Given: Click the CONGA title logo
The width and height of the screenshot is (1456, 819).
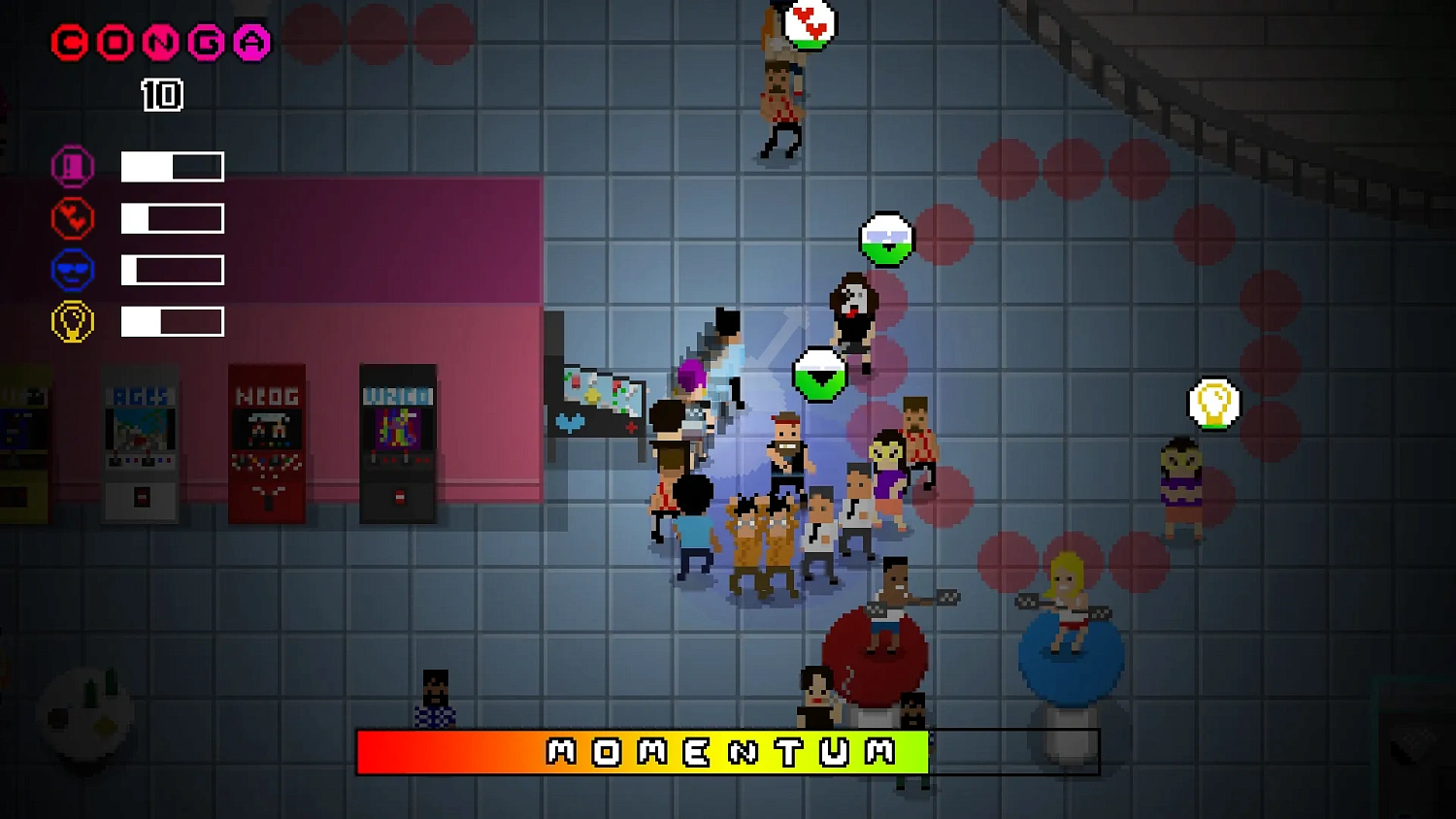Looking at the screenshot, I should (160, 43).
